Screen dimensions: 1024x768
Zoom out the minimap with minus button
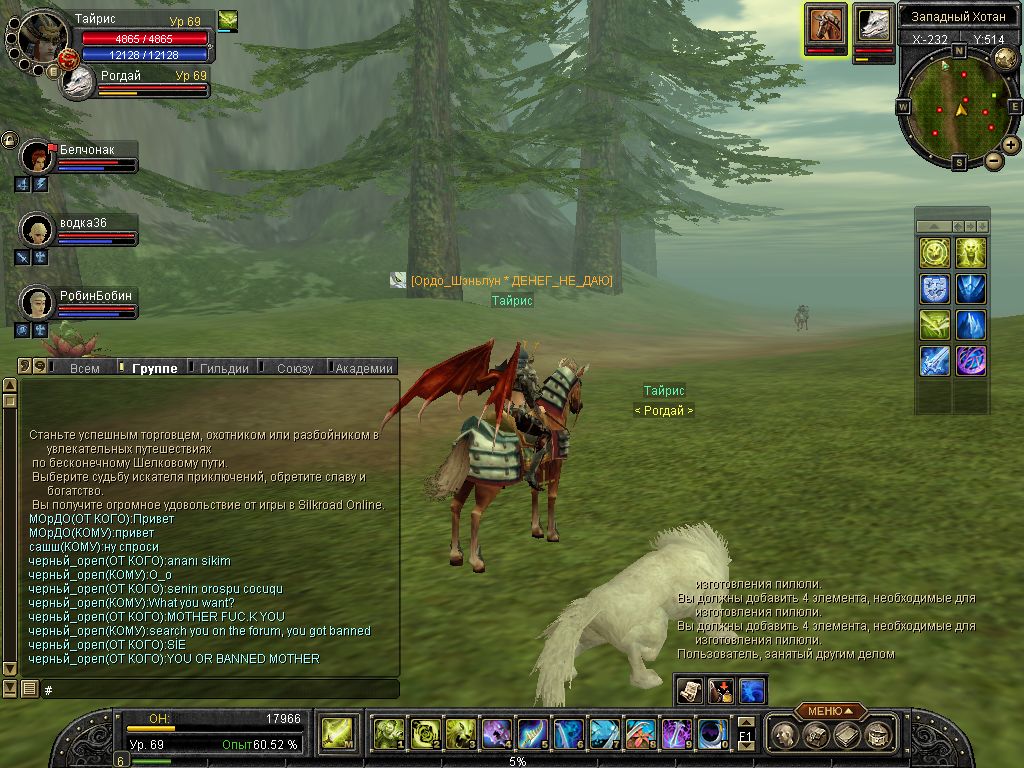993,160
